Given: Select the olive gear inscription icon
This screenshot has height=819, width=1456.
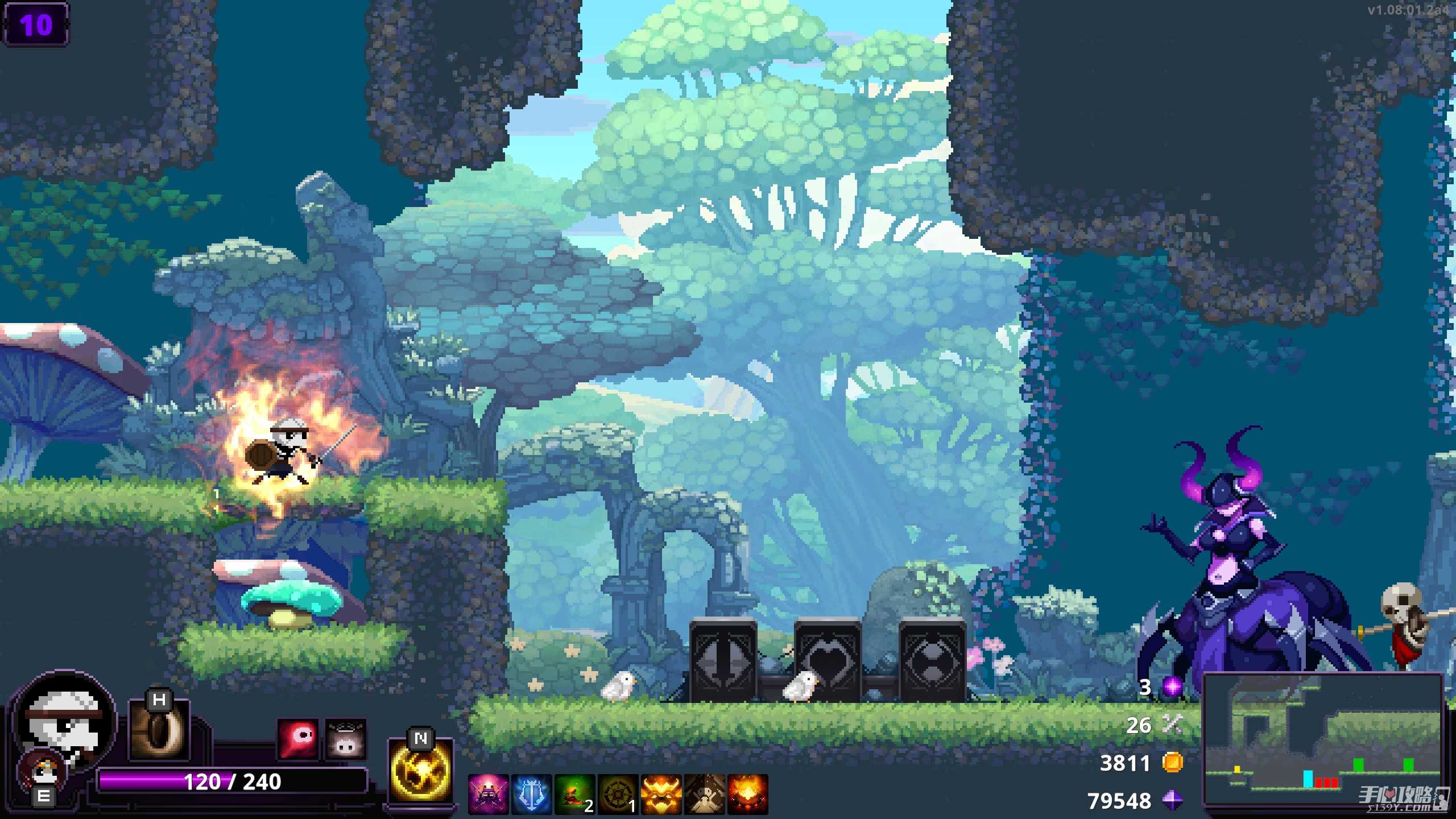Looking at the screenshot, I should [x=618, y=794].
